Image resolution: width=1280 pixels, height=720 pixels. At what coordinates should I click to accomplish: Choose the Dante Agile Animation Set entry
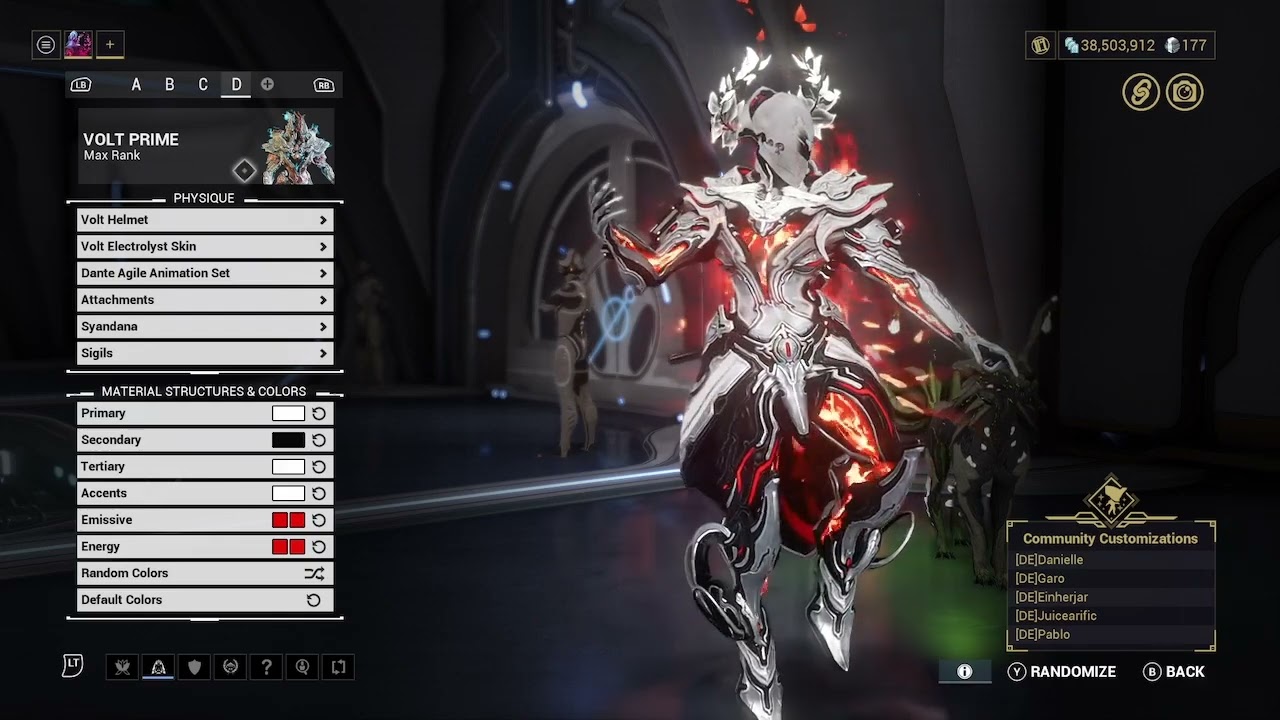click(205, 273)
